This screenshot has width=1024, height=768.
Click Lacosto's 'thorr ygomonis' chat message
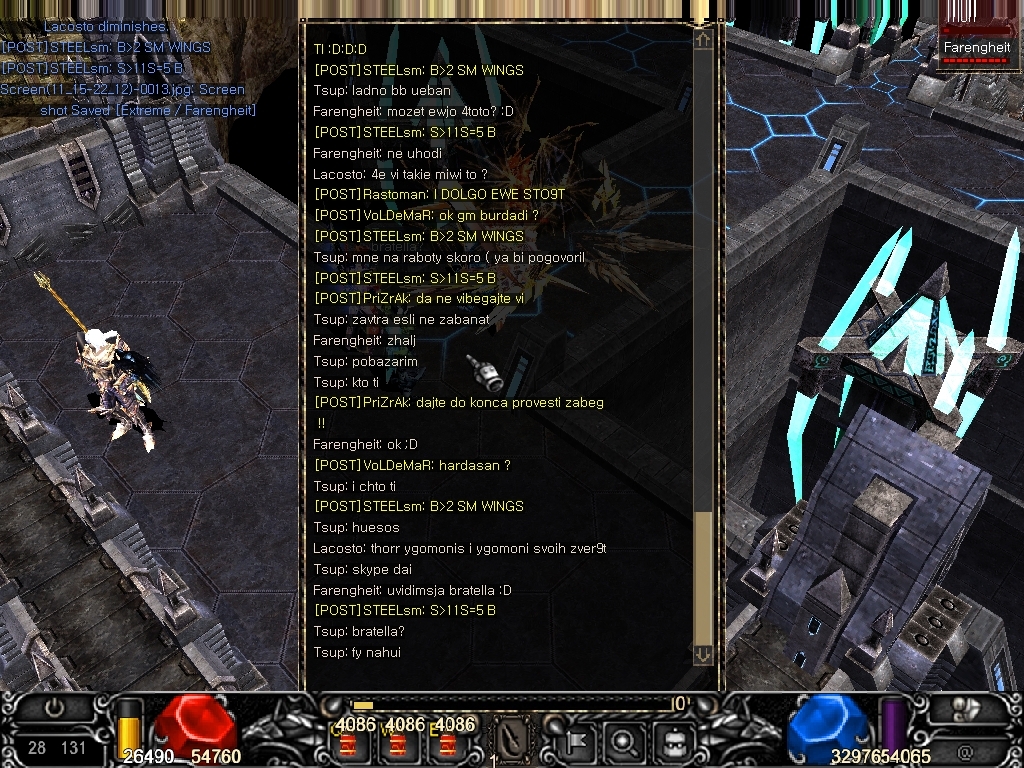point(460,548)
